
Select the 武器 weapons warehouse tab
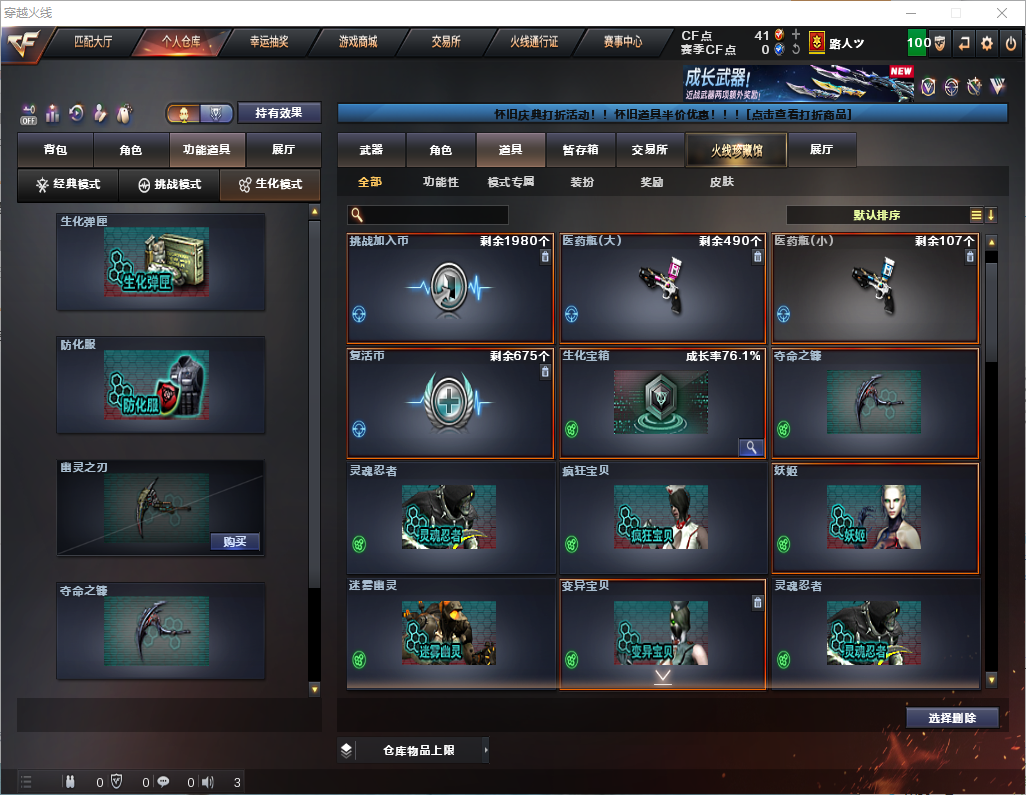click(371, 150)
